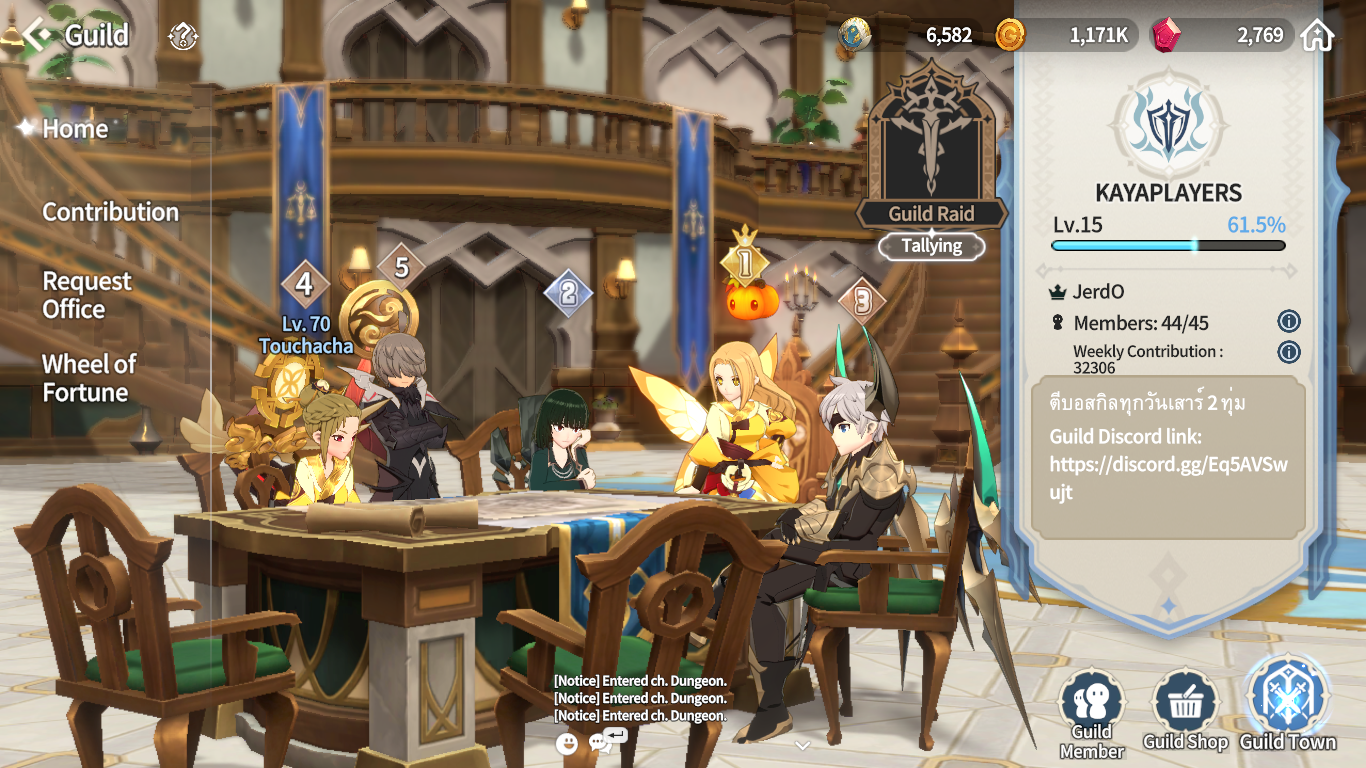The image size is (1366, 768).
Task: Open the Contribution menu
Action: pos(110,212)
